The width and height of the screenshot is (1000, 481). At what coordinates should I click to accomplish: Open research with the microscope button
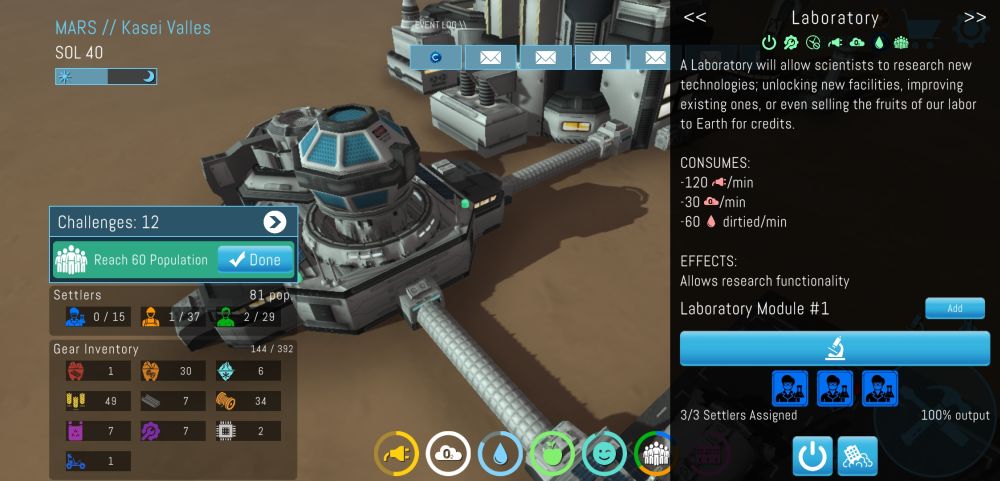click(x=835, y=349)
